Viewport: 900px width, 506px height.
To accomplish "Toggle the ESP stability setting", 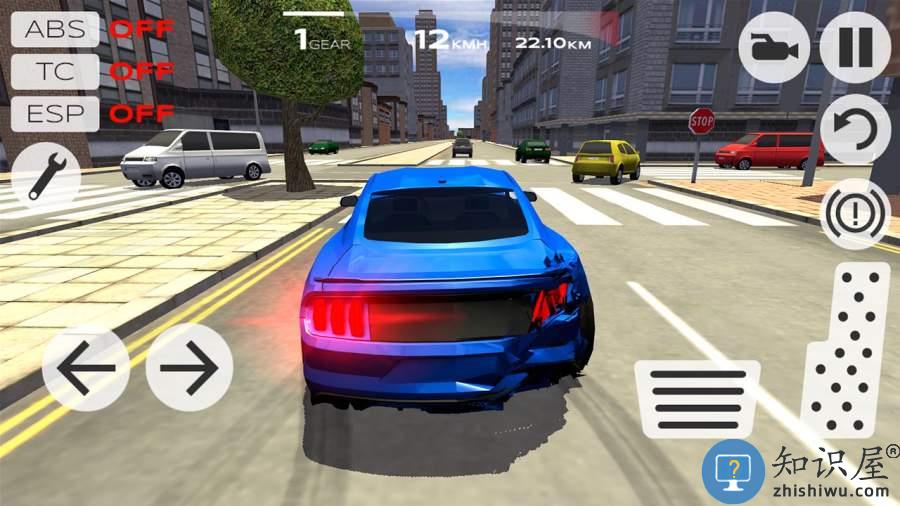I will pyautogui.click(x=55, y=114).
